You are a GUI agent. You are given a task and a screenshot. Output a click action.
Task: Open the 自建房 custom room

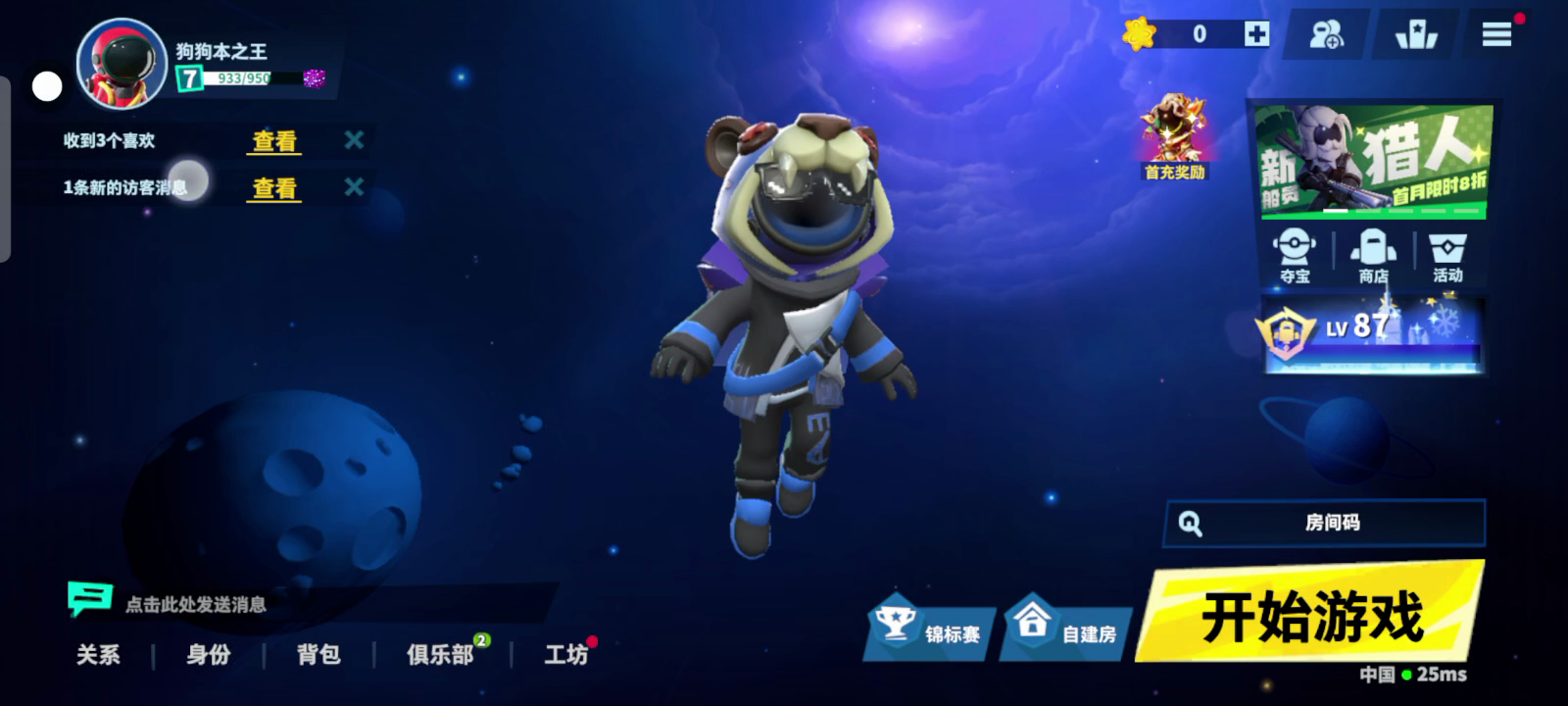click(x=1066, y=629)
